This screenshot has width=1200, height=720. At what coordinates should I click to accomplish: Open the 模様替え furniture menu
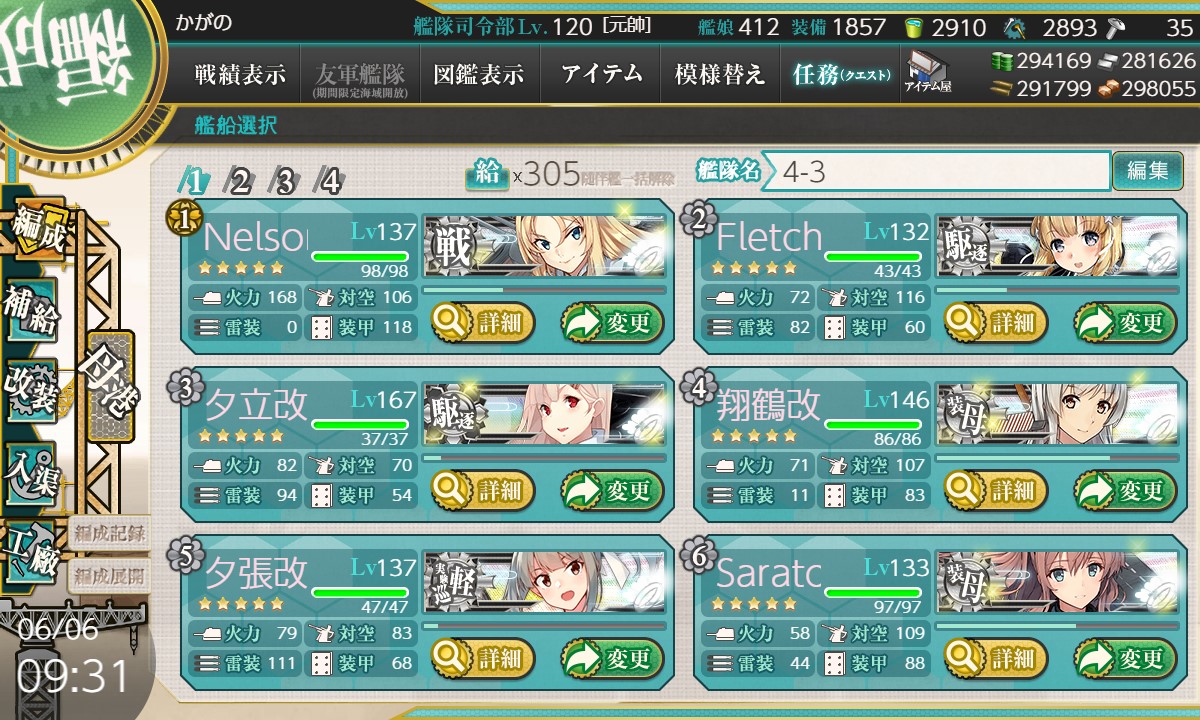pos(720,74)
